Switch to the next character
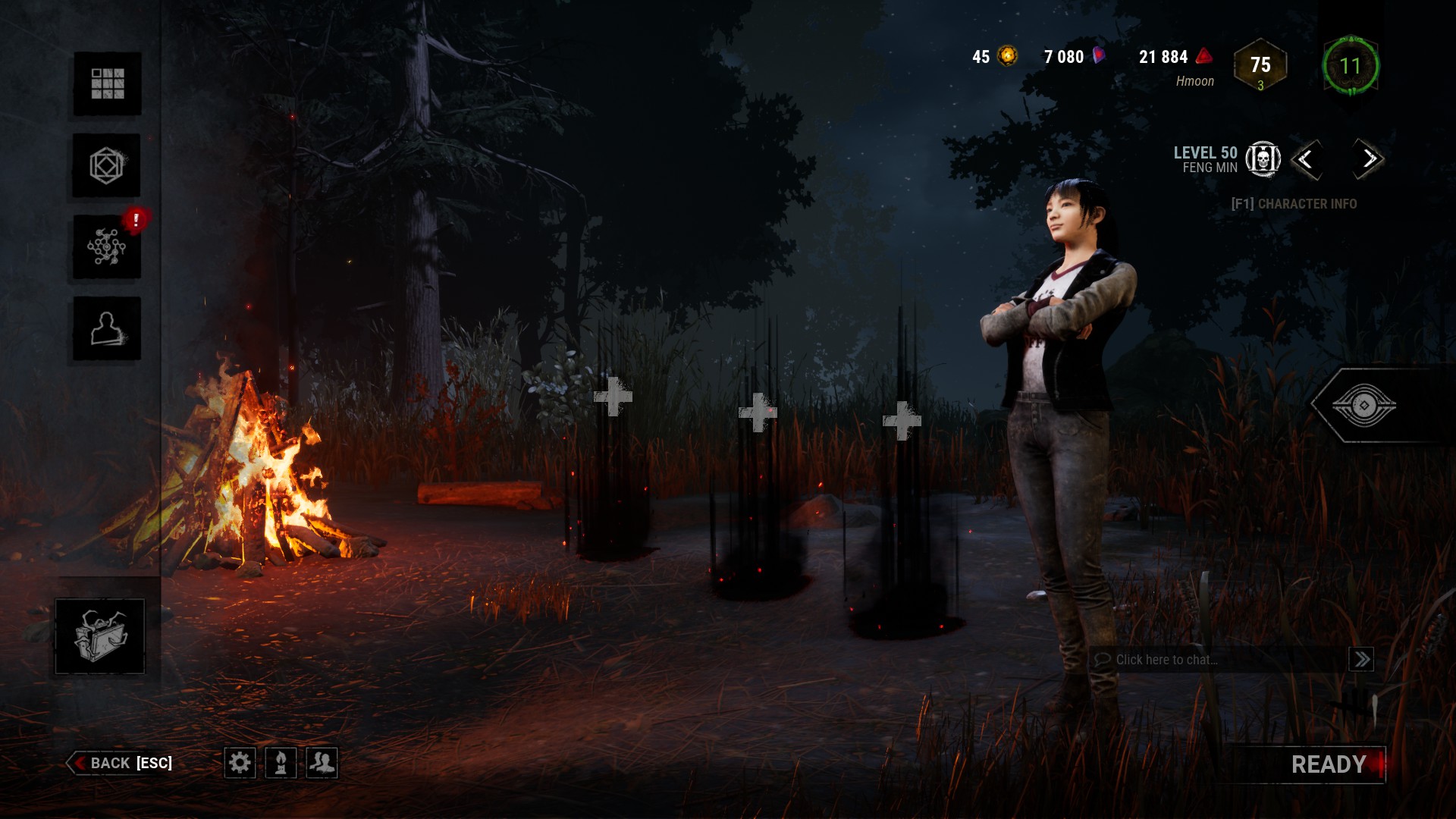This screenshot has width=1456, height=819. click(1369, 159)
